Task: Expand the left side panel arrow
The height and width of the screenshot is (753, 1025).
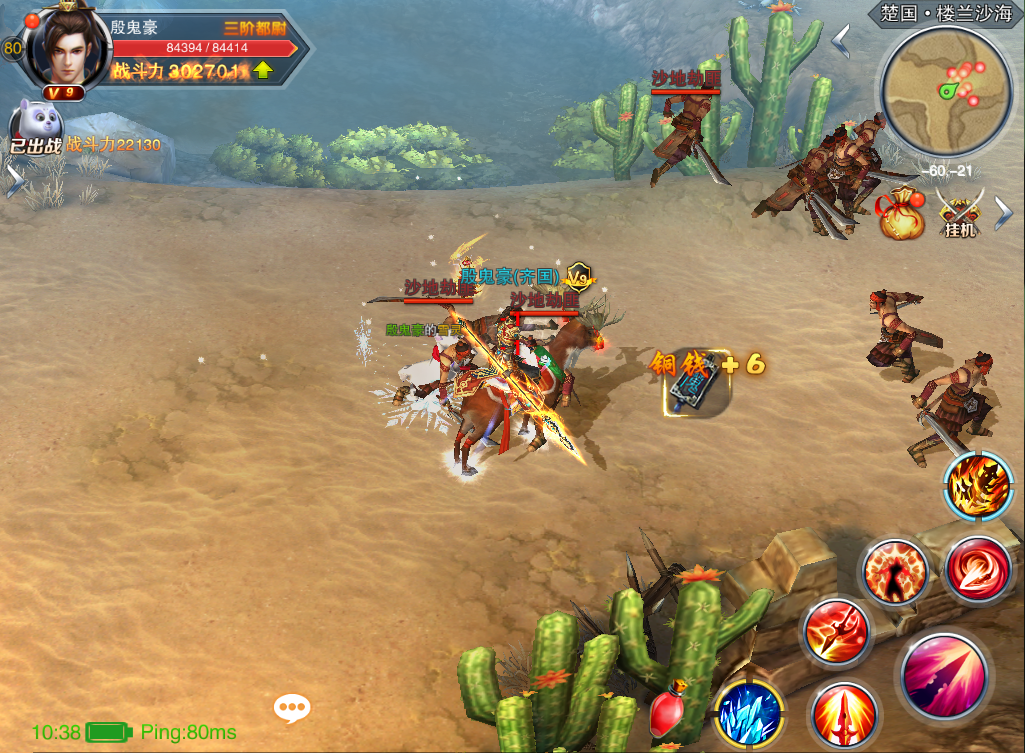Action: pyautogui.click(x=14, y=180)
